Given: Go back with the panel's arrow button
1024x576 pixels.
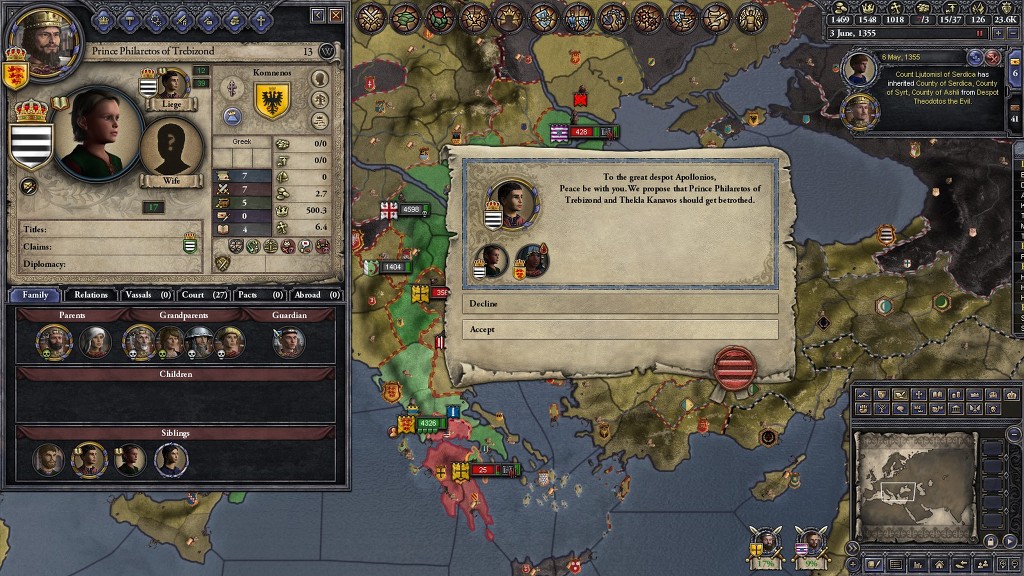Looking at the screenshot, I should [x=318, y=15].
